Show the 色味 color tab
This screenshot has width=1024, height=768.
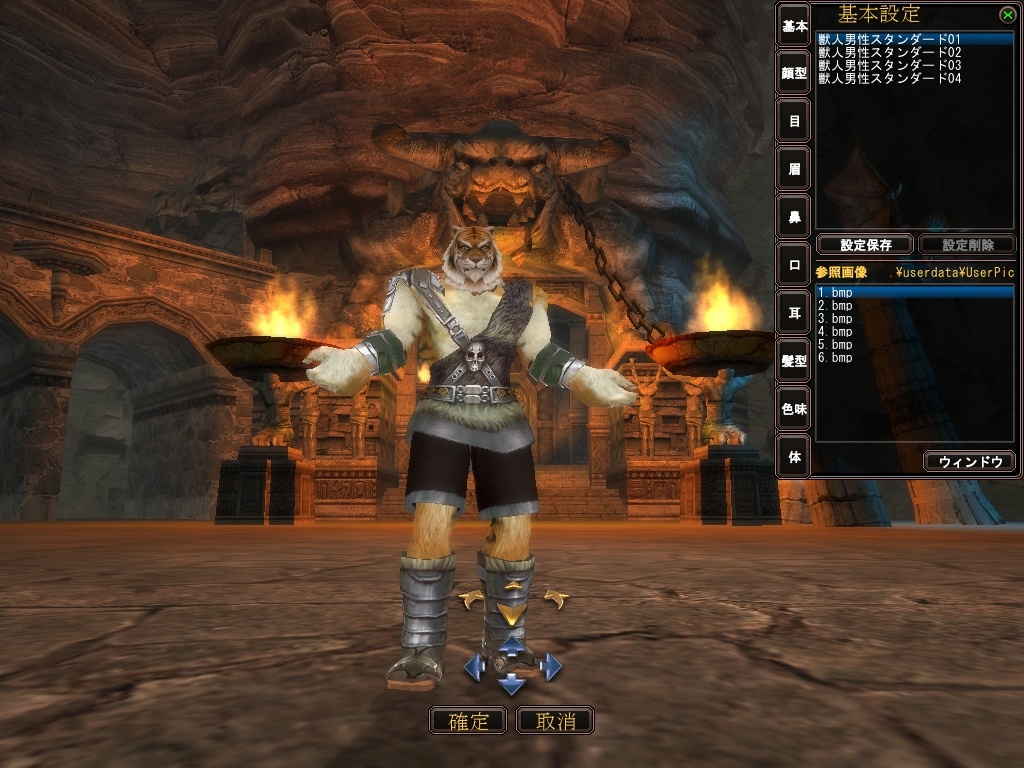coord(794,409)
